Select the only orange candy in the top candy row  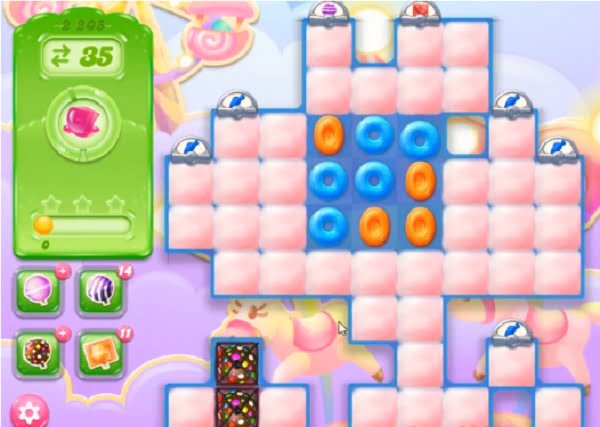pyautogui.click(x=329, y=134)
